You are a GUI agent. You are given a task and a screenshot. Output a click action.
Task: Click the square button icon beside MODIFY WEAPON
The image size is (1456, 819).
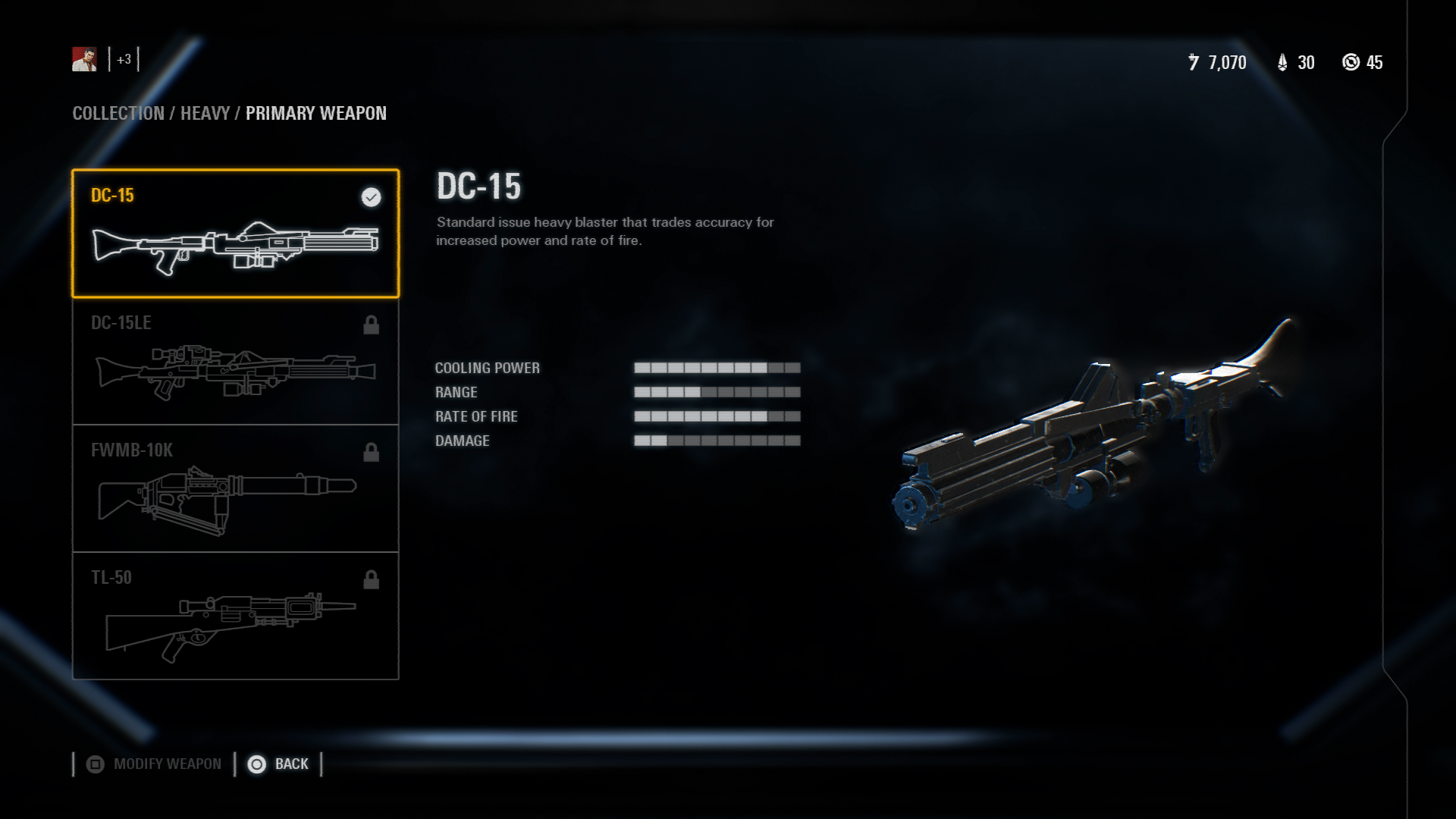[96, 764]
